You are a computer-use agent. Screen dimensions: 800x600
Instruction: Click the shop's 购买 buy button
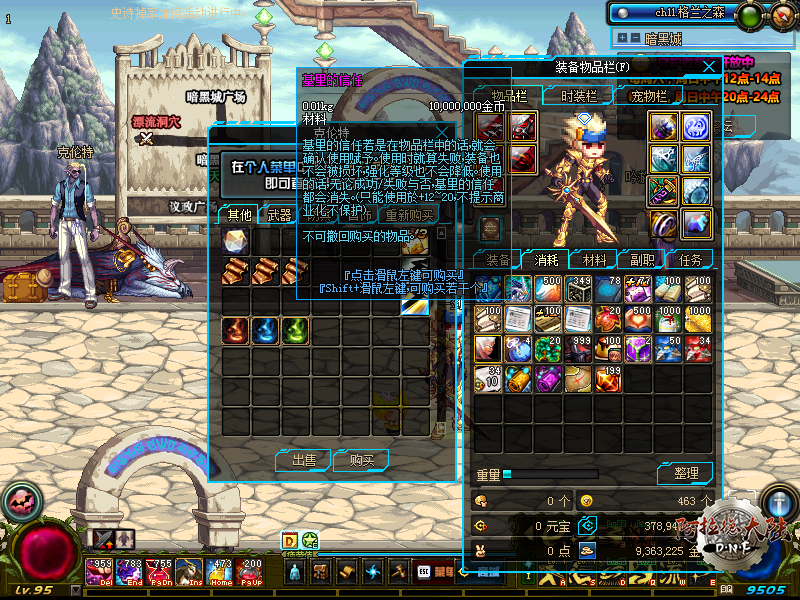click(361, 460)
